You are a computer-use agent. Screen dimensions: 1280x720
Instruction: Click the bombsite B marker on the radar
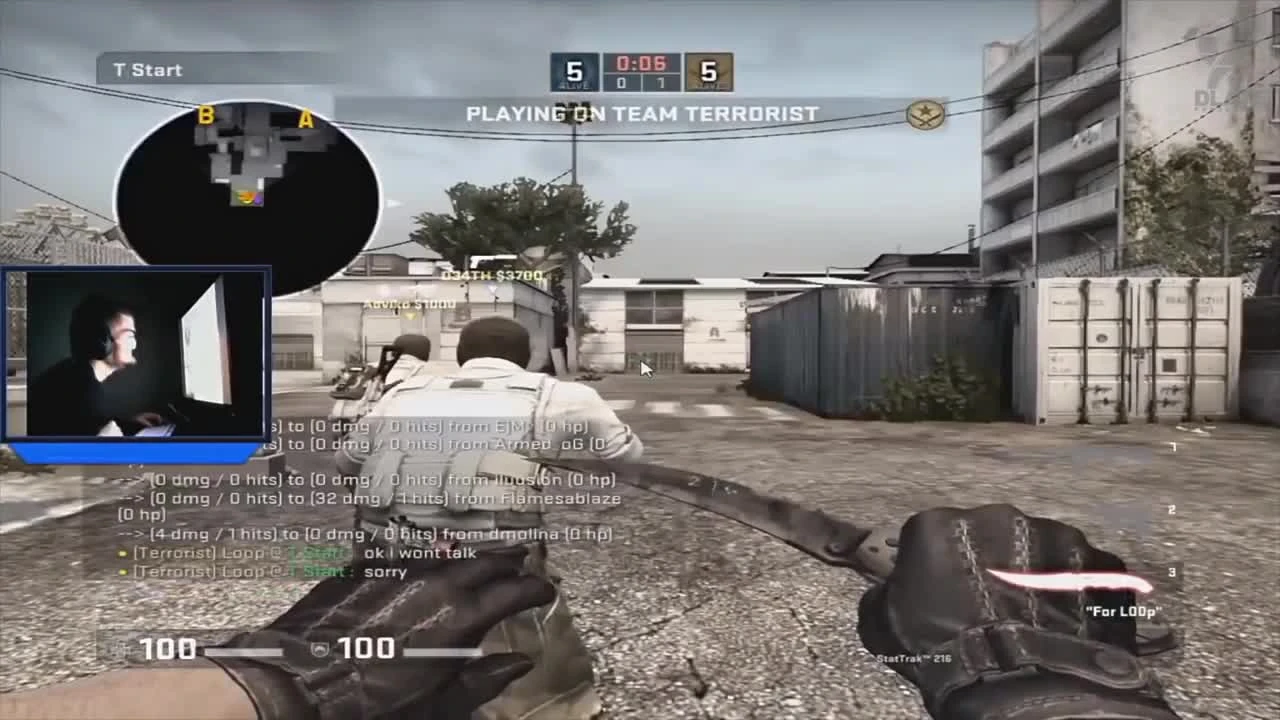206,115
